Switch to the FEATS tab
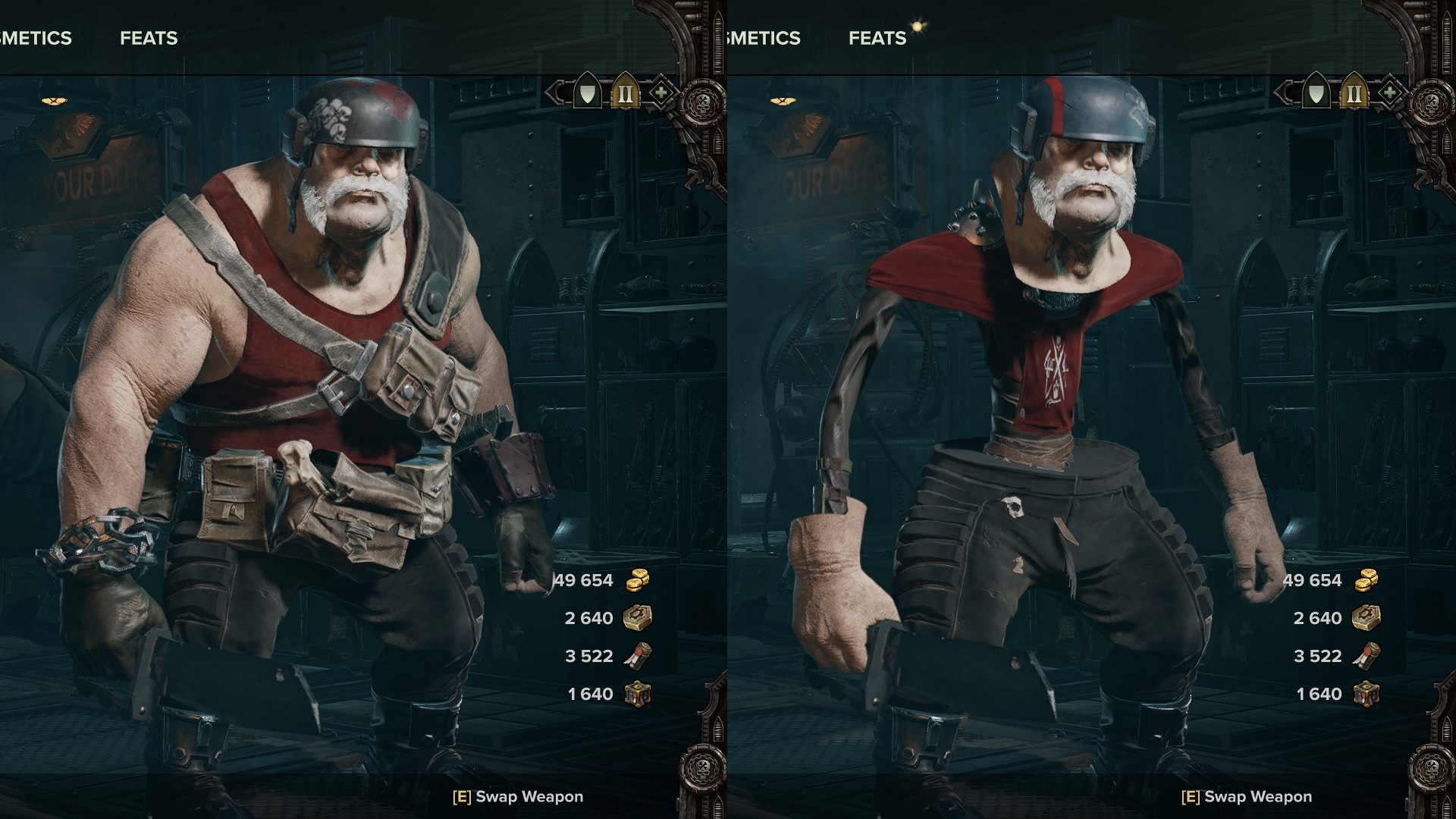 [149, 38]
